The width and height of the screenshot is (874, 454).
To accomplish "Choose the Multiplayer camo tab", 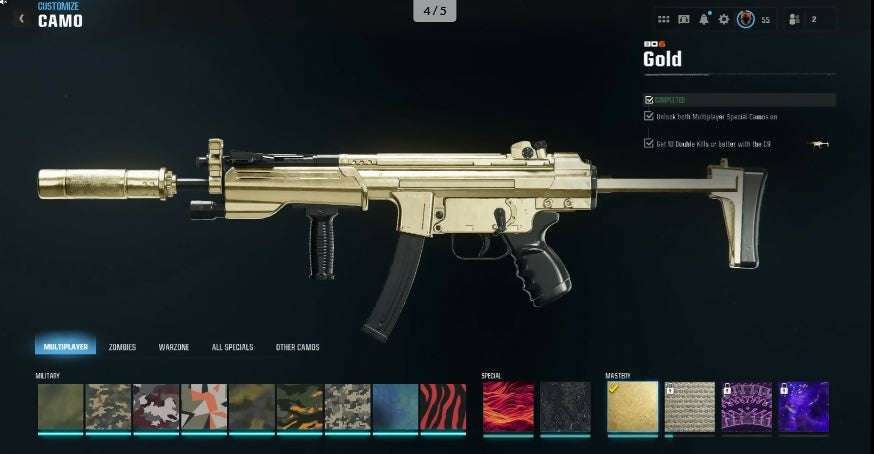I will tap(65, 347).
